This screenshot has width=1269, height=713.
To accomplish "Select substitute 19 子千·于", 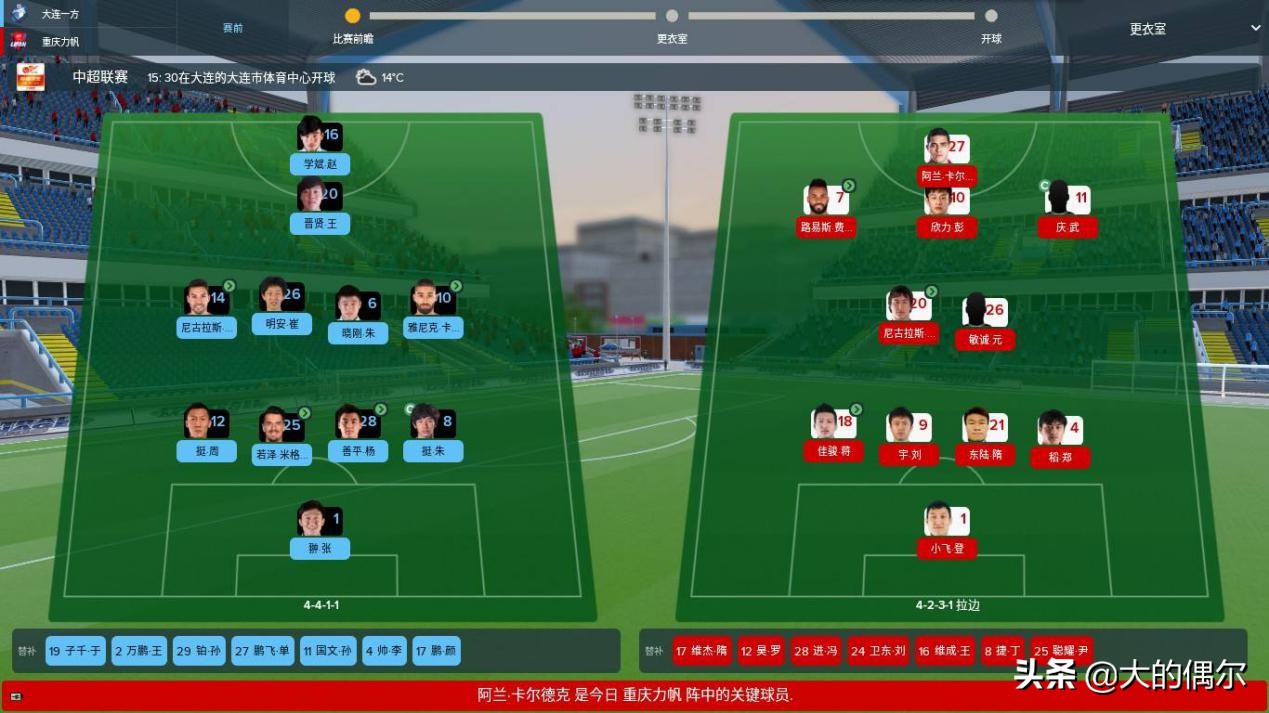I will click(76, 651).
